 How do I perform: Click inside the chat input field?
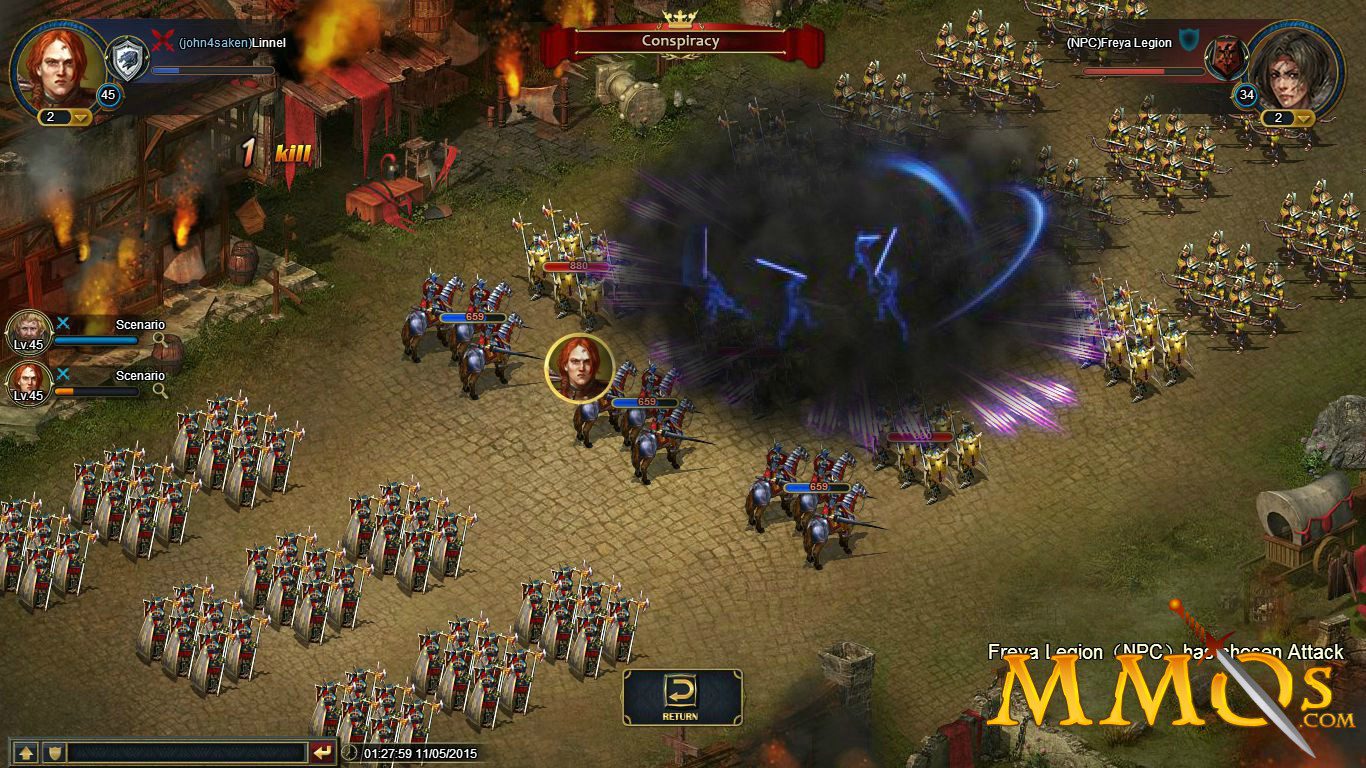(x=190, y=753)
